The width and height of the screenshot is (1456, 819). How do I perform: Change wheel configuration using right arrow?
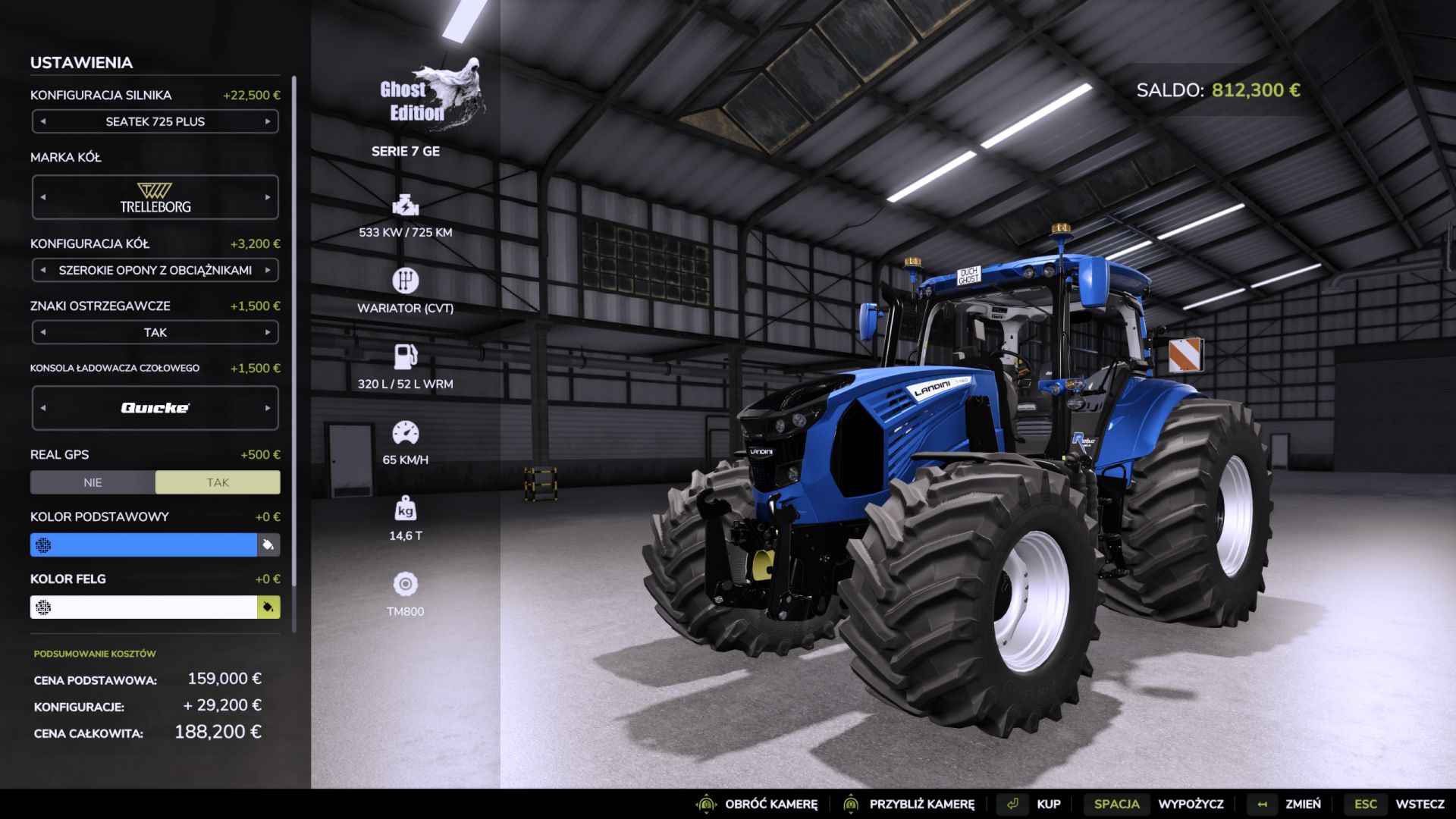267,270
